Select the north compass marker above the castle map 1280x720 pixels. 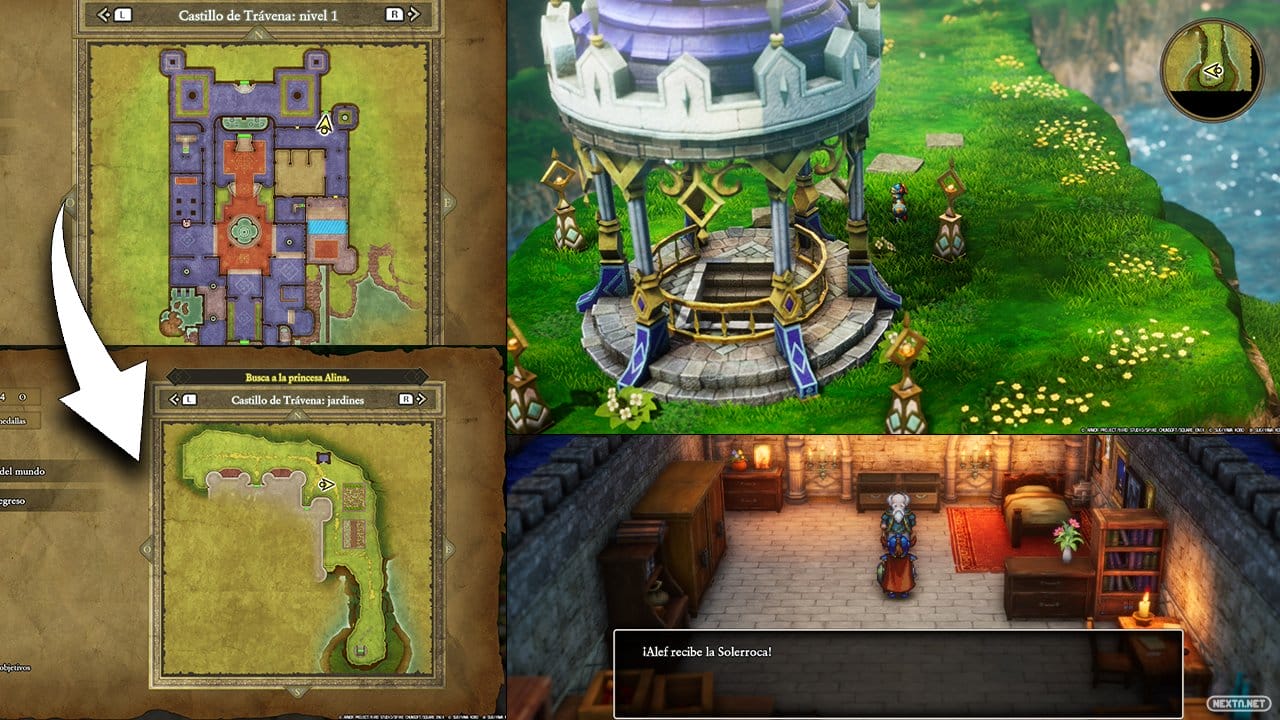(258, 34)
